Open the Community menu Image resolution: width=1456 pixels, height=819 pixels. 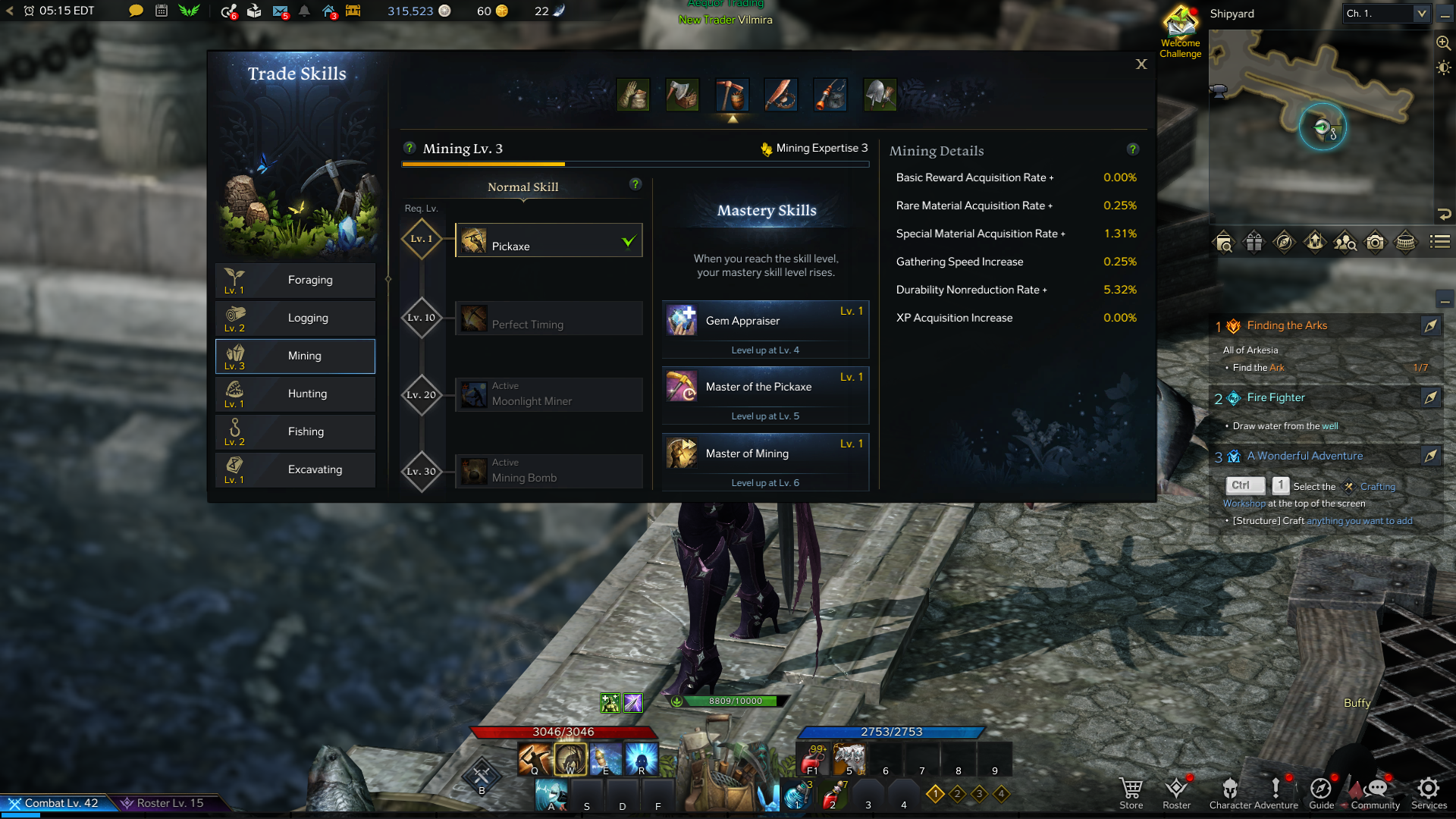1376,792
